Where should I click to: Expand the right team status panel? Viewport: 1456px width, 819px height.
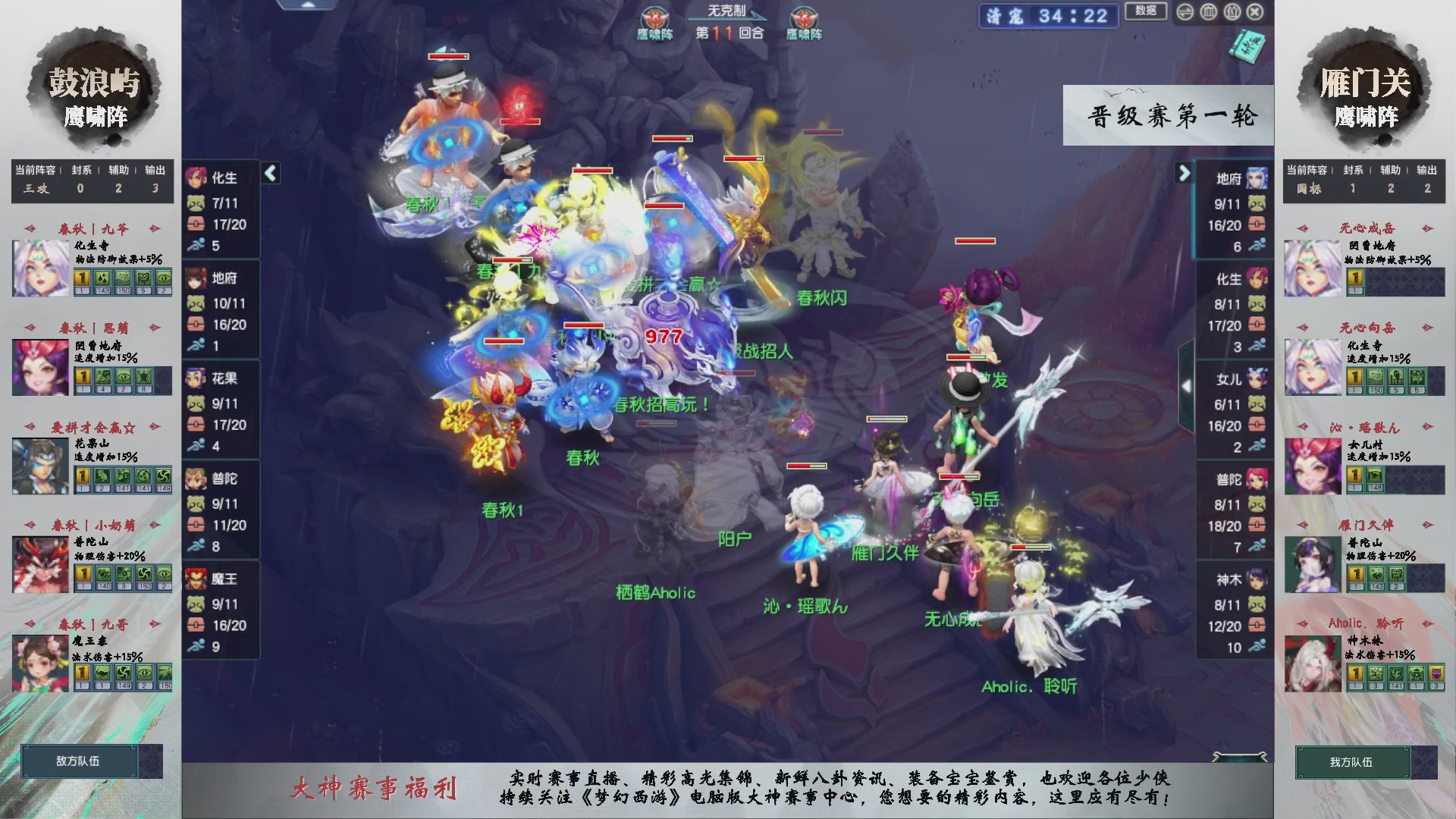point(1184,174)
